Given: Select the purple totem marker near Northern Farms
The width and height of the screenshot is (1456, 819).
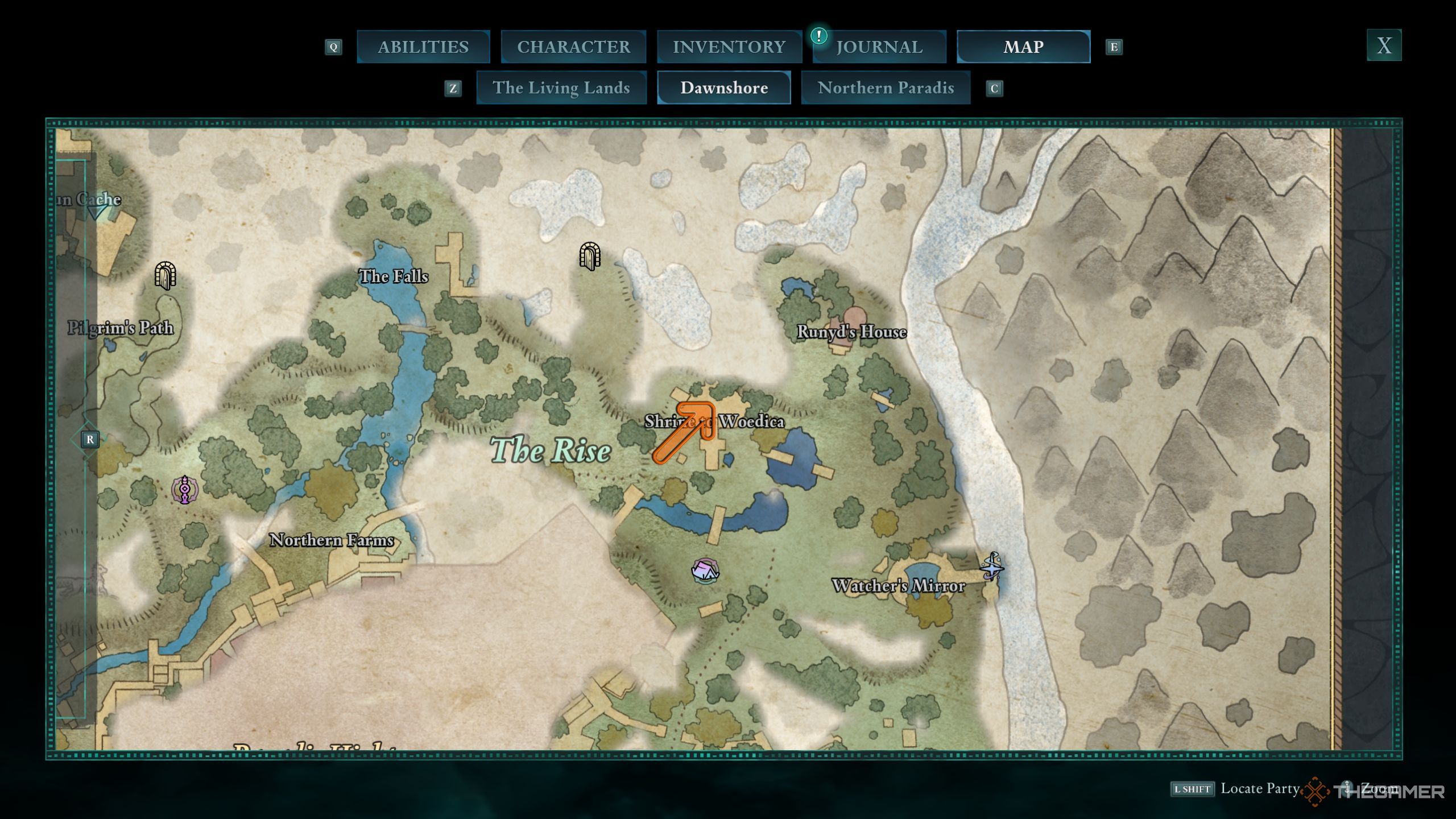Looking at the screenshot, I should click(185, 490).
